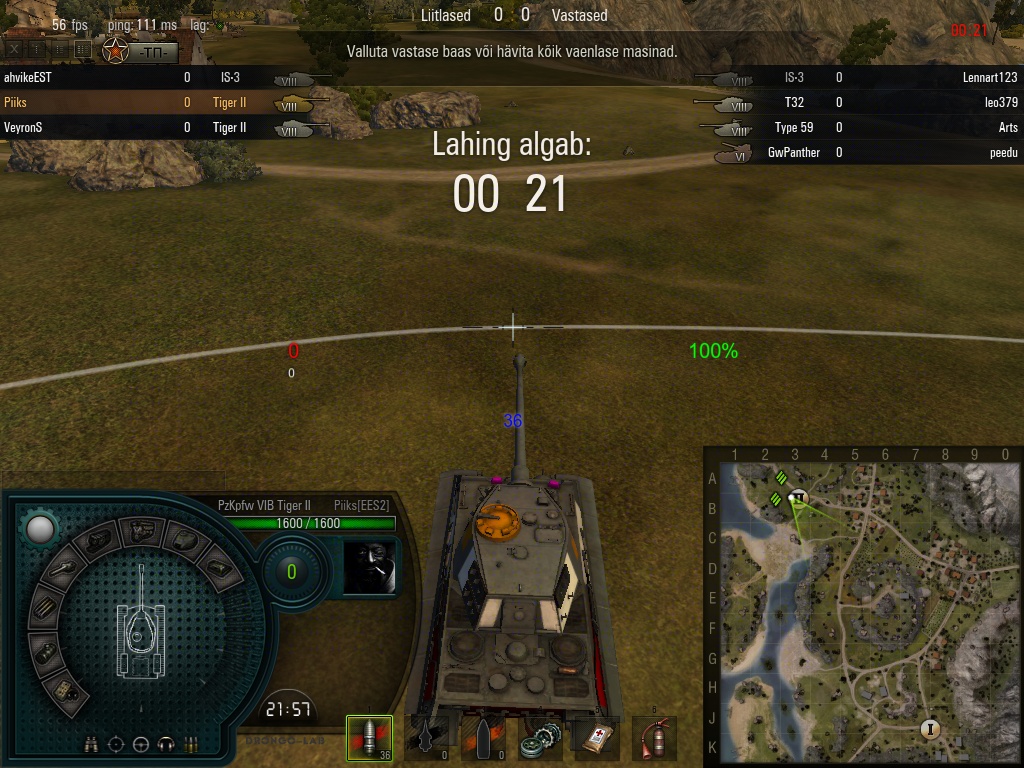Open the battle minimap
Viewport: 1024px width, 768px height.
(x=863, y=606)
